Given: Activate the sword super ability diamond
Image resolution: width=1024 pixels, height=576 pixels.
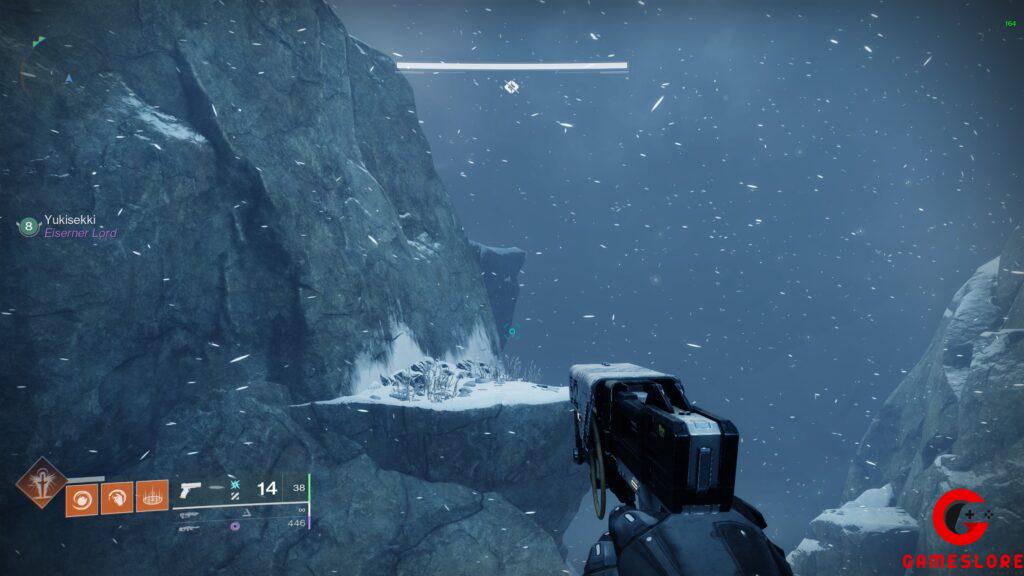Looking at the screenshot, I should click(x=41, y=482).
